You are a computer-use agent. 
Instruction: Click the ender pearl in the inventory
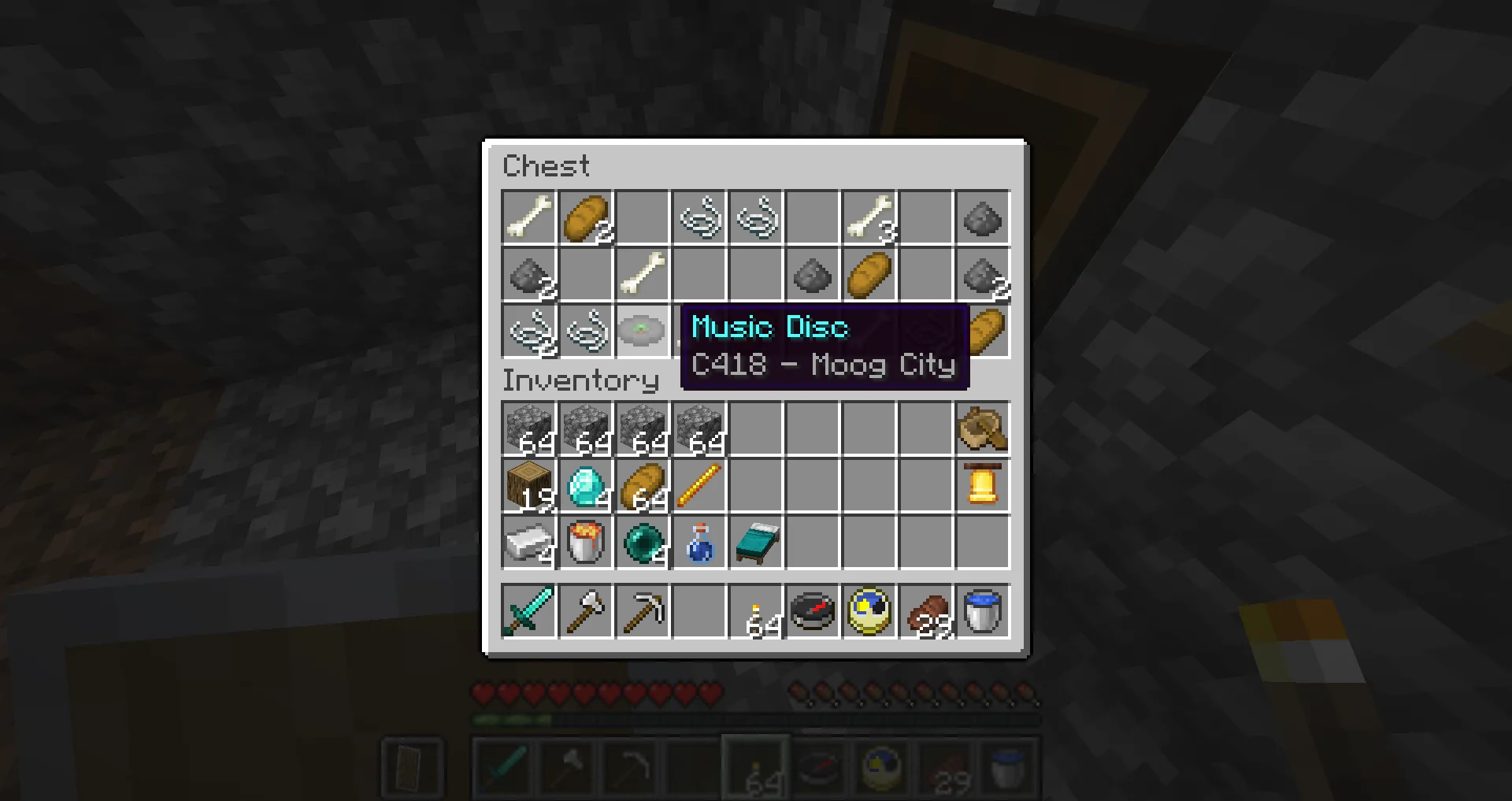tap(642, 543)
